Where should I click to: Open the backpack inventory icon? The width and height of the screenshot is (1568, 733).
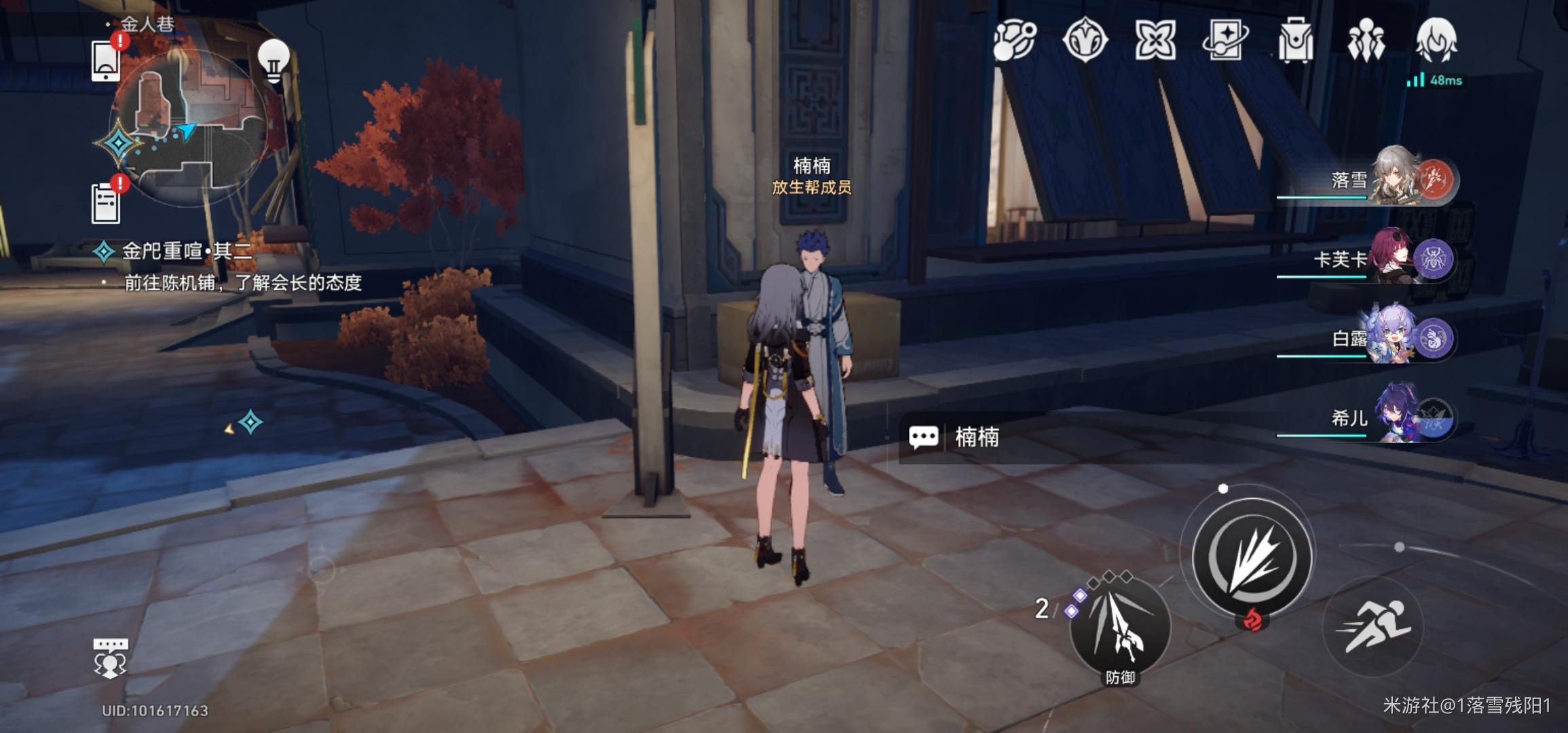point(1295,41)
